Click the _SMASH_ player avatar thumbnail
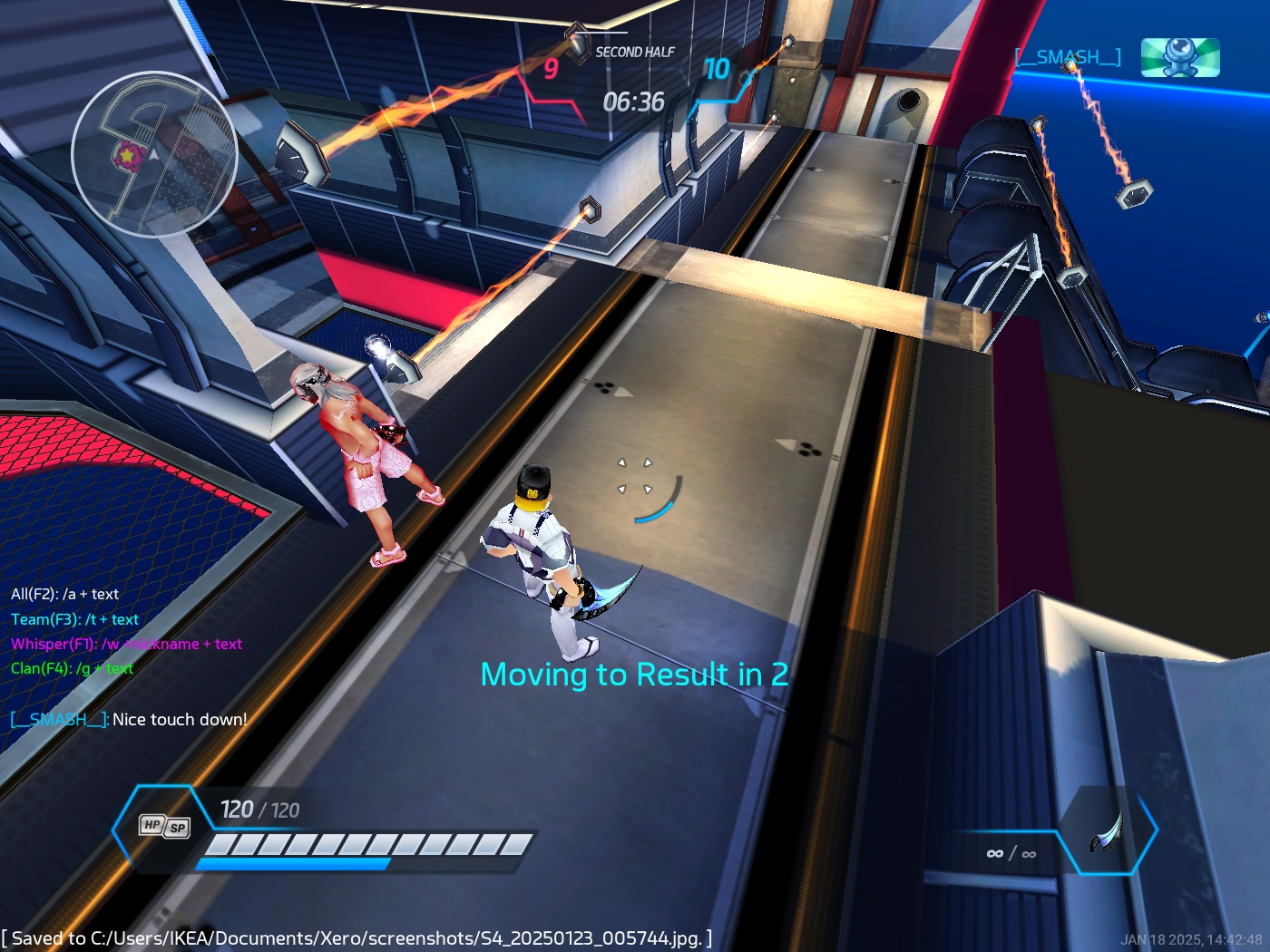 (x=1179, y=57)
